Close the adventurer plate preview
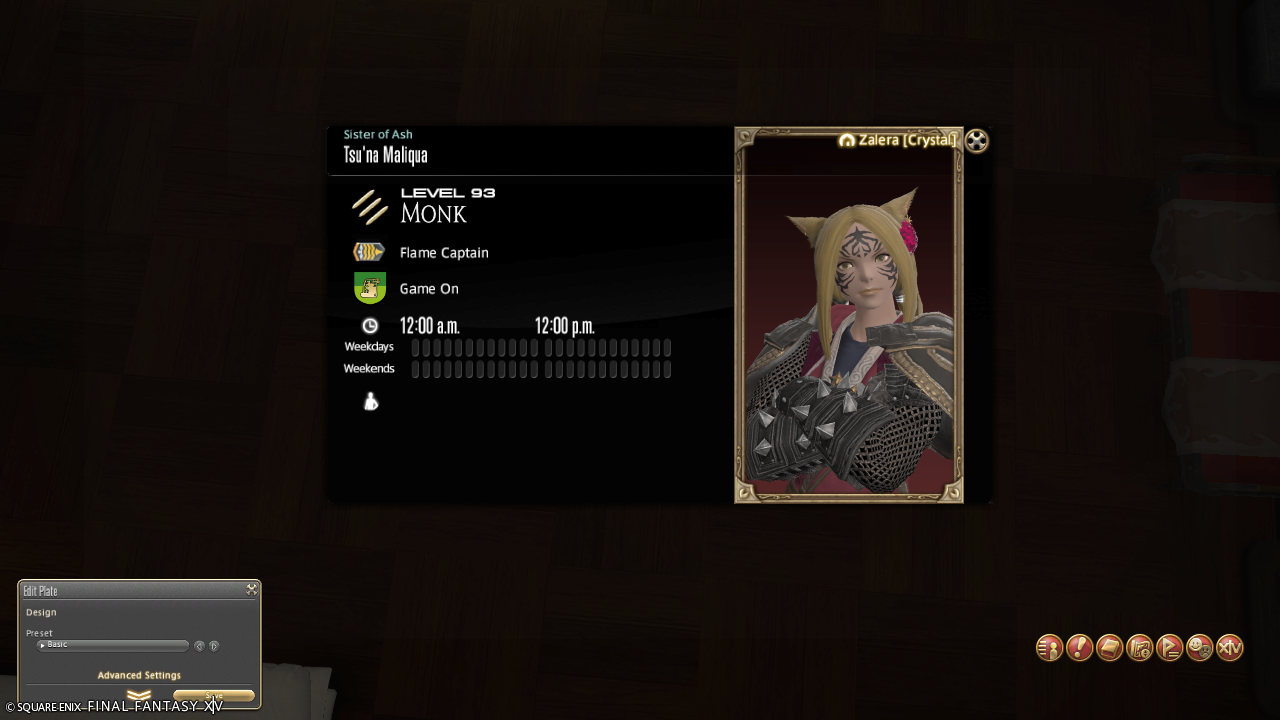 click(977, 141)
